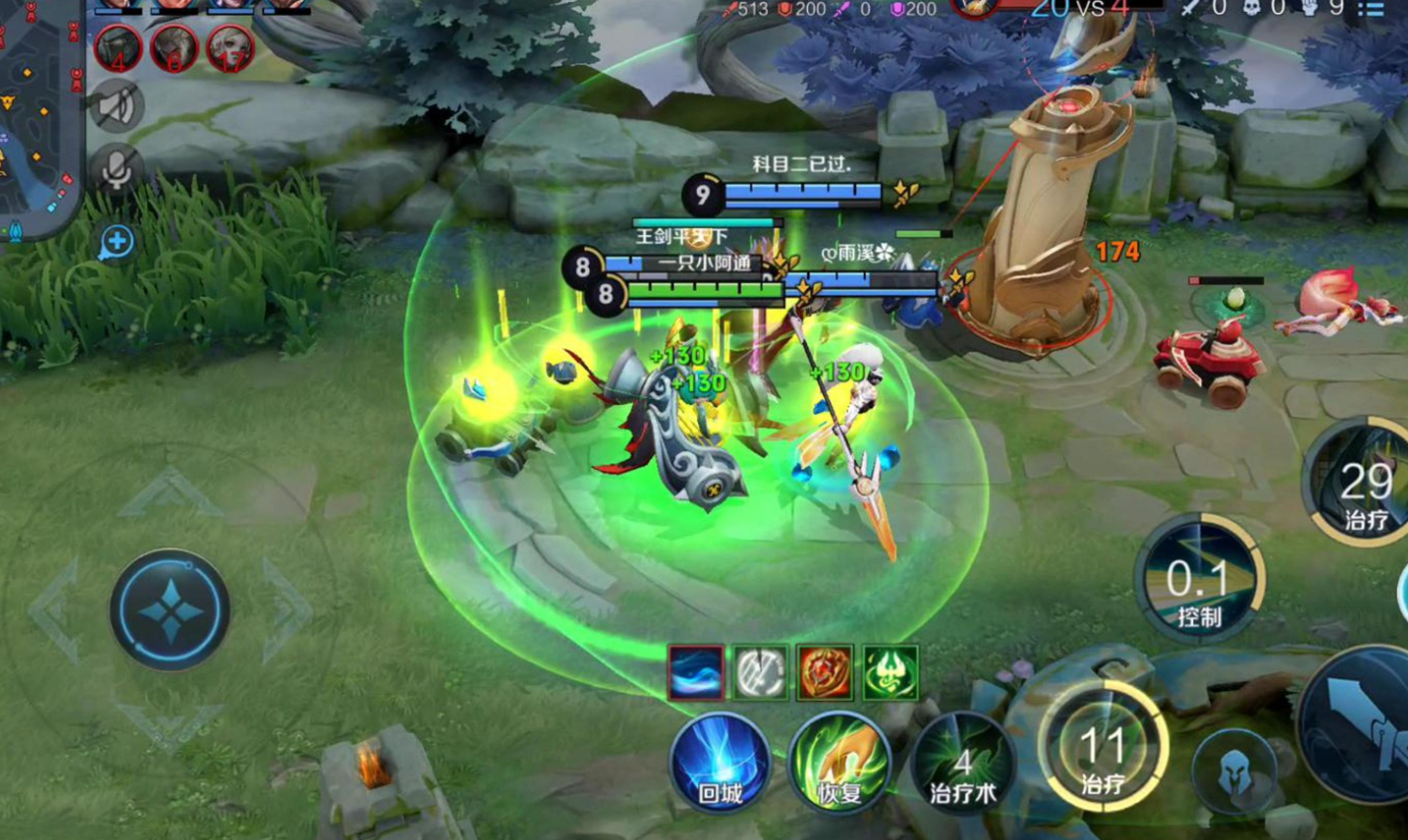Viewport: 1408px width, 840px height.
Task: Open the blue plus chat bubble
Action: tap(115, 241)
